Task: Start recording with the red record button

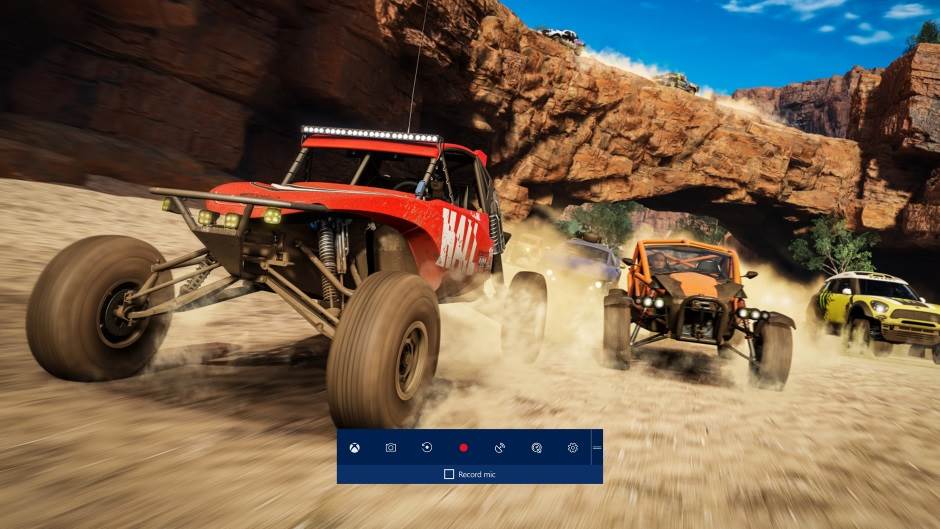Action: click(x=463, y=448)
